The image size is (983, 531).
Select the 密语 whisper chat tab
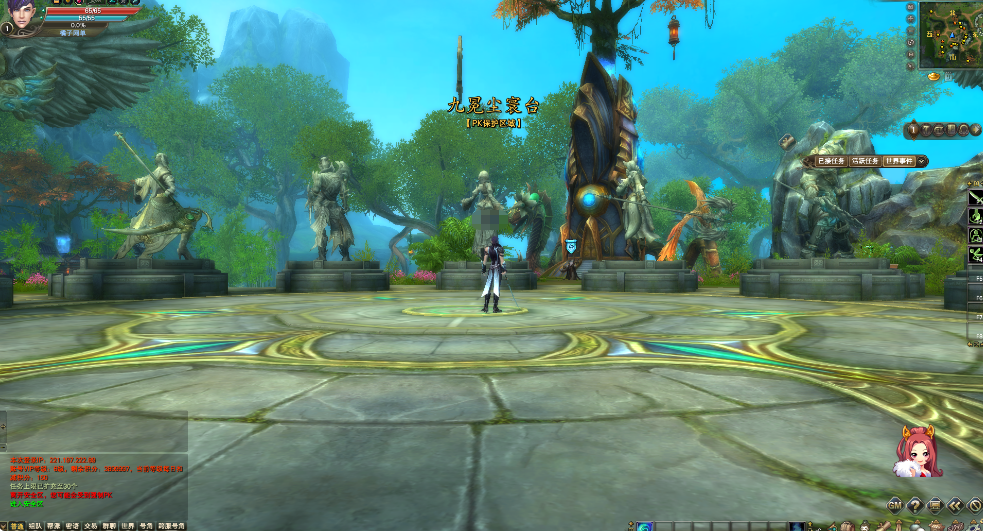pyautogui.click(x=72, y=525)
